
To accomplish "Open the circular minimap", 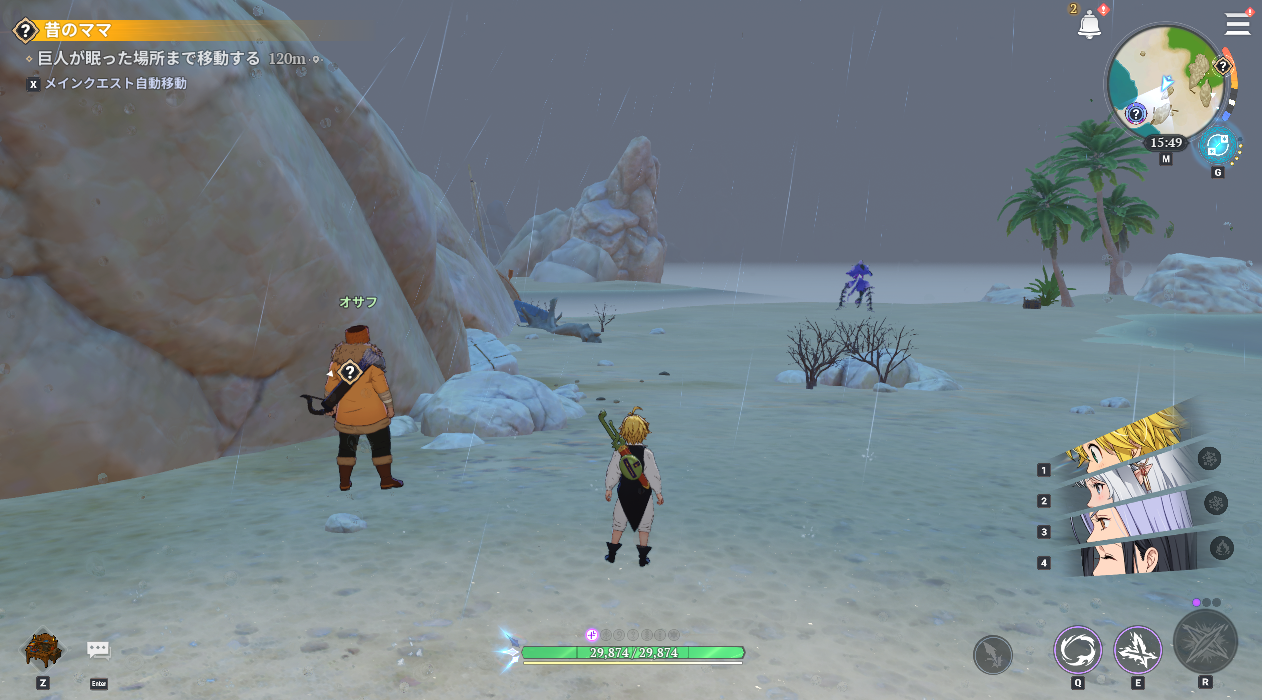I will (1166, 82).
